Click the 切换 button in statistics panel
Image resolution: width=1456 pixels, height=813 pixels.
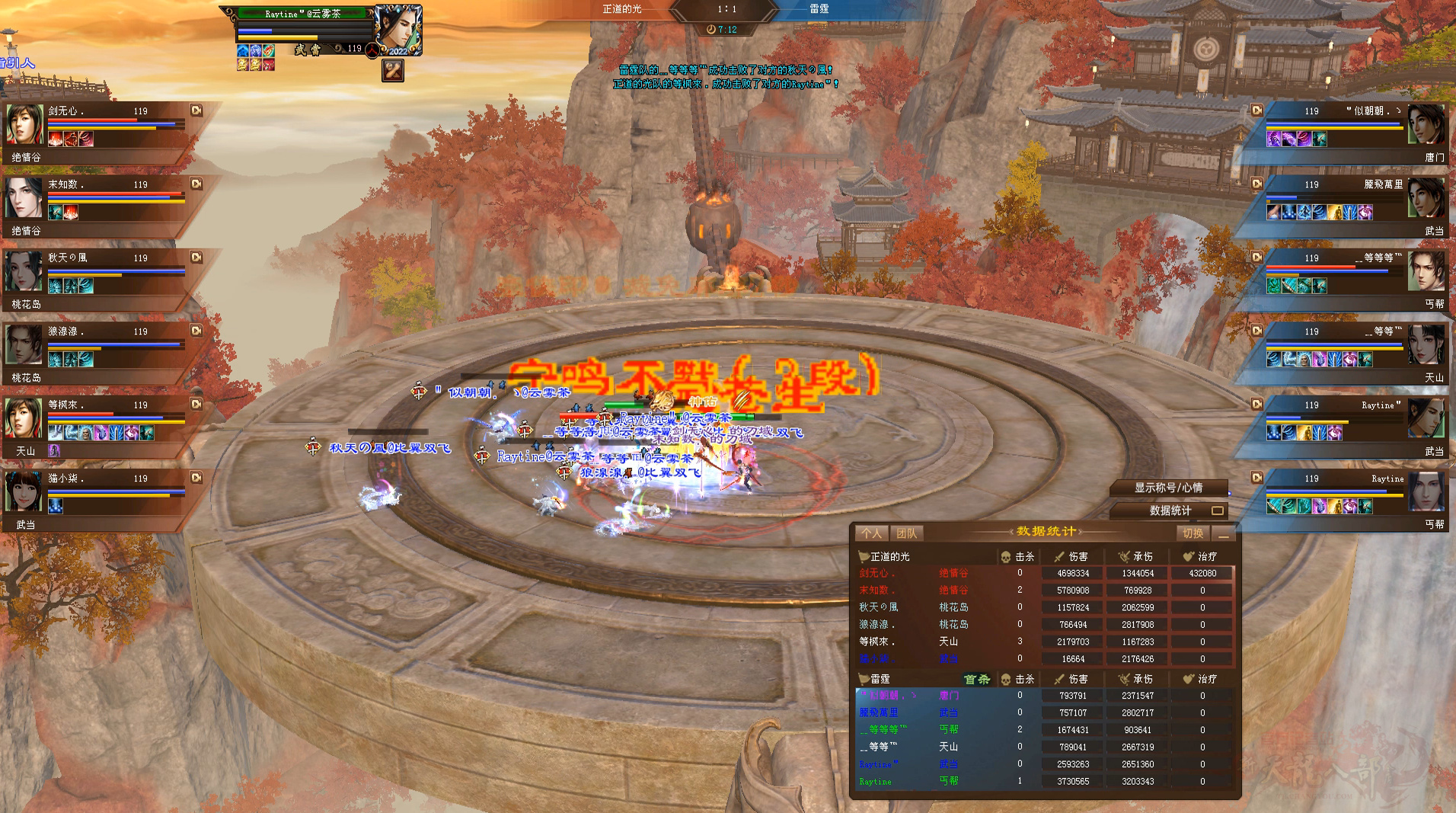[1193, 533]
